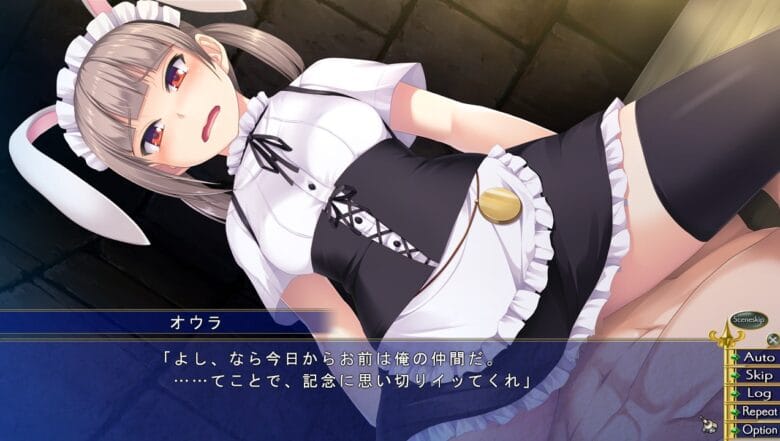This screenshot has height=441, width=780.
Task: Activate the SceneSkip oval button
Action: click(747, 319)
